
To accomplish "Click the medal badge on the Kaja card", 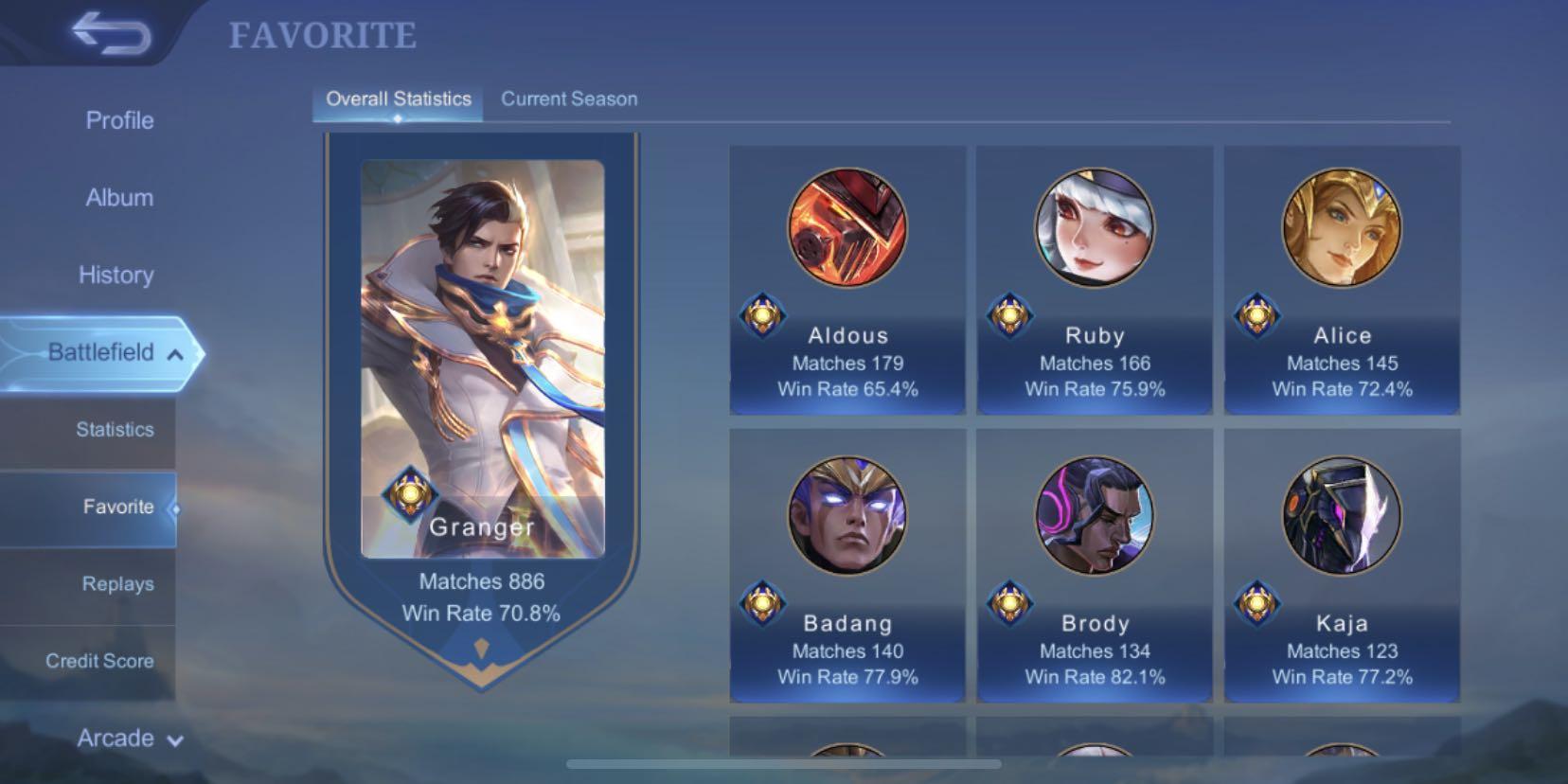I will (1259, 604).
